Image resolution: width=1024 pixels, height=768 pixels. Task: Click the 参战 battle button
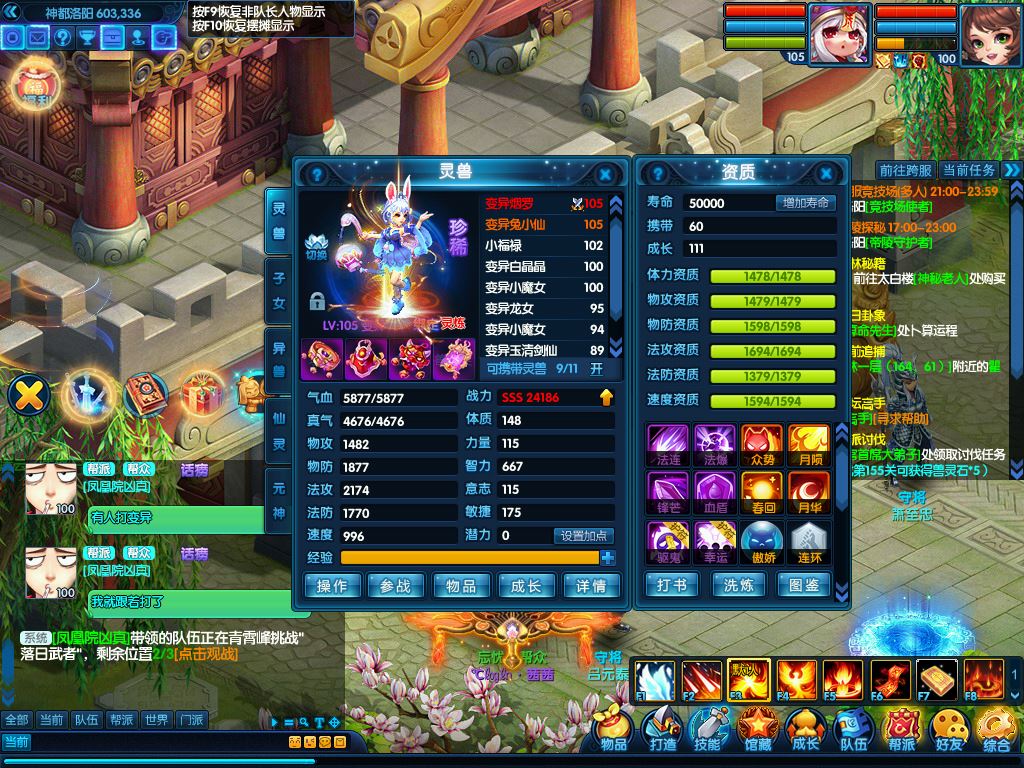(x=396, y=586)
